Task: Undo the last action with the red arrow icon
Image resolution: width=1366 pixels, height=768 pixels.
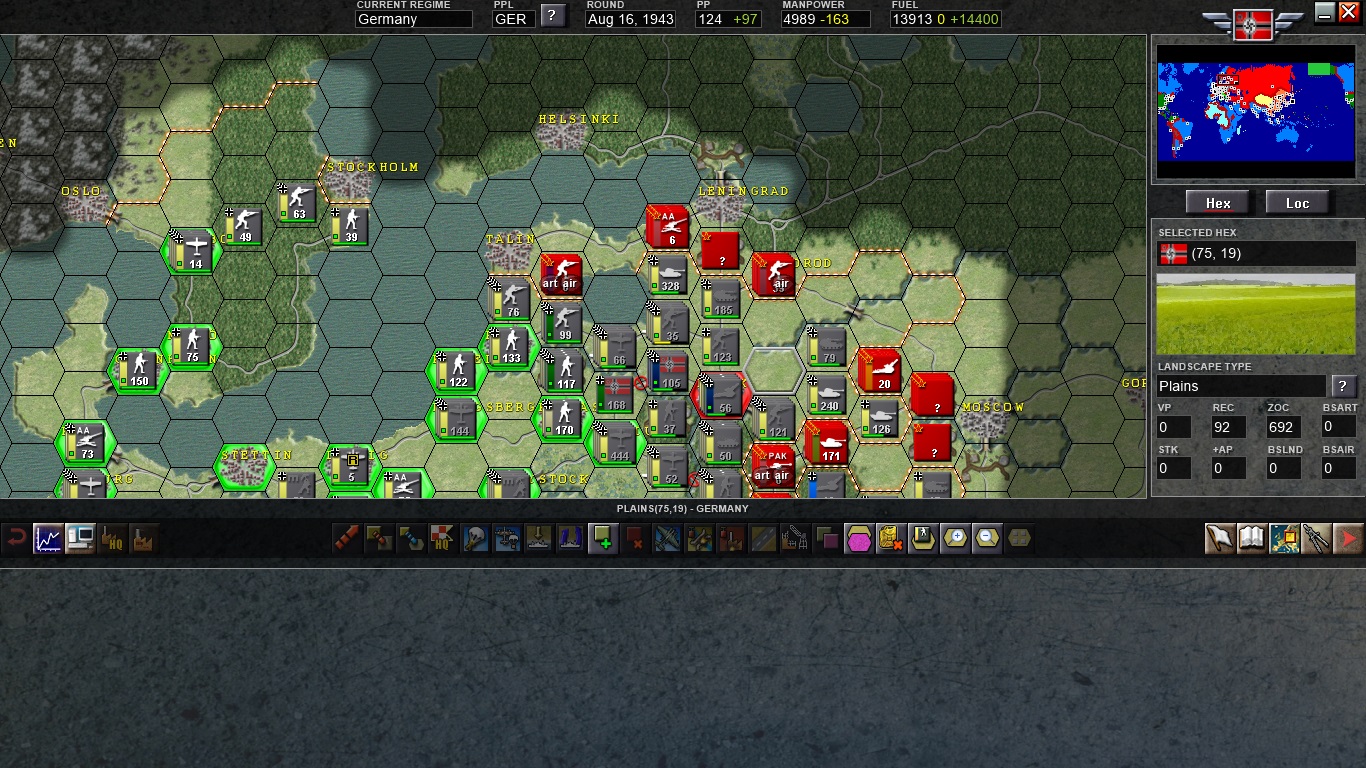Action: coord(18,538)
